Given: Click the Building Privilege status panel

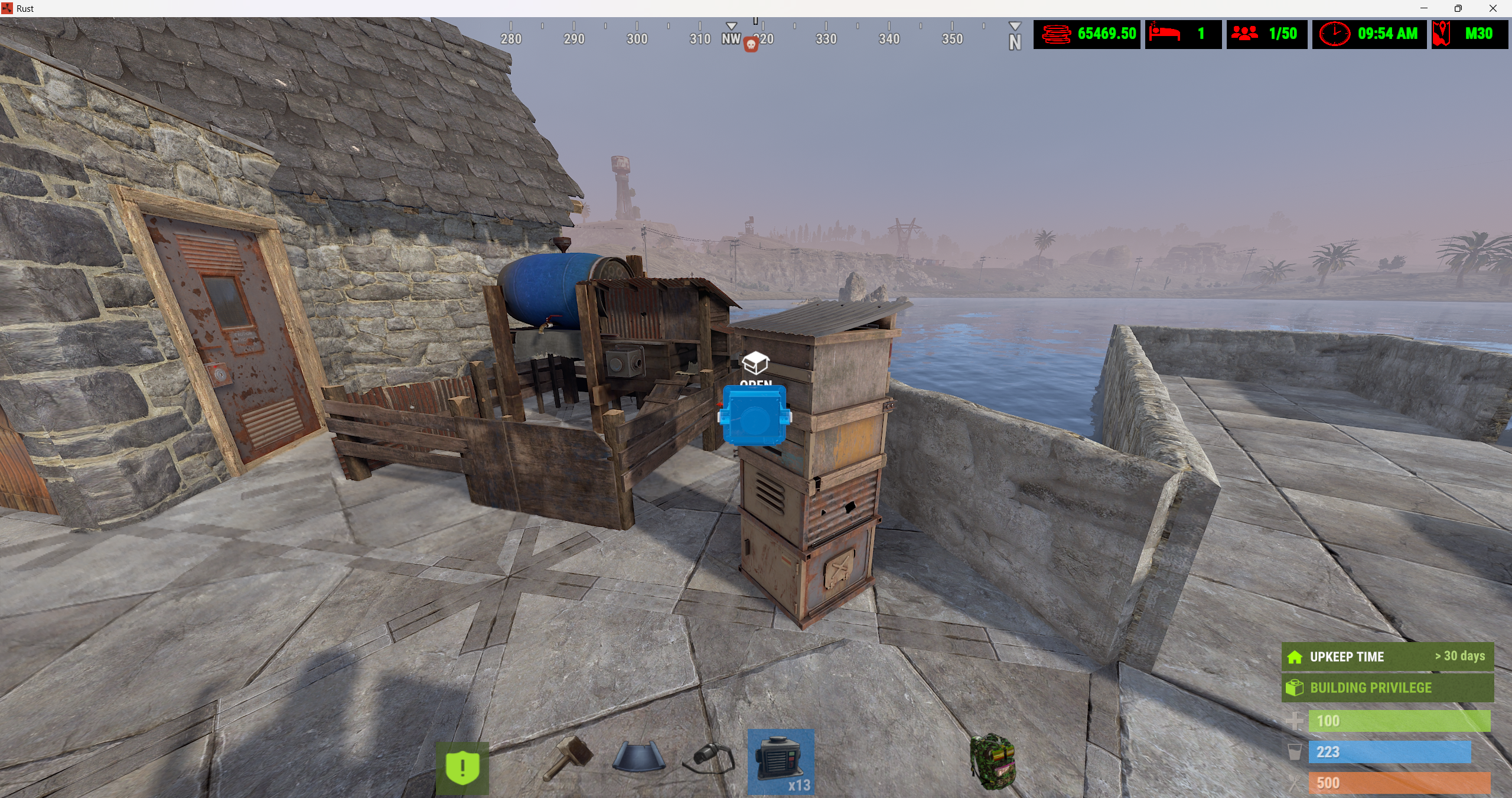Looking at the screenshot, I should click(1387, 688).
